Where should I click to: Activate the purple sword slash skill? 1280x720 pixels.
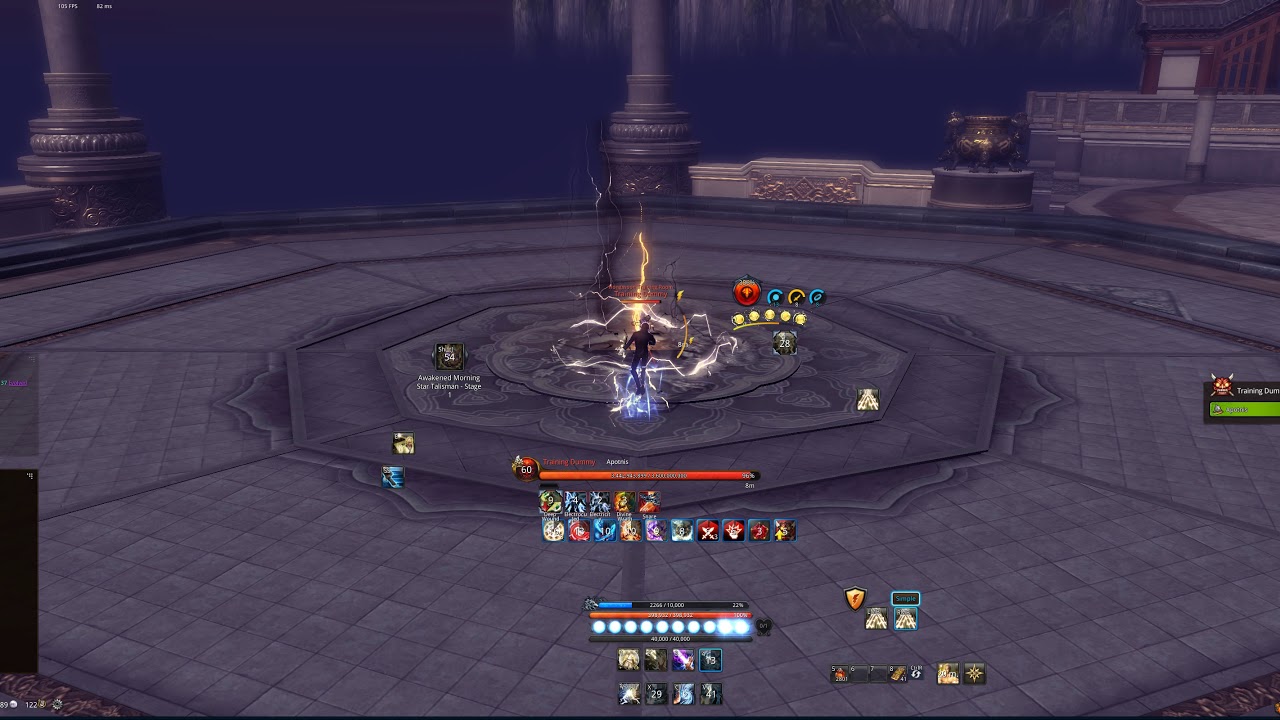click(x=683, y=659)
